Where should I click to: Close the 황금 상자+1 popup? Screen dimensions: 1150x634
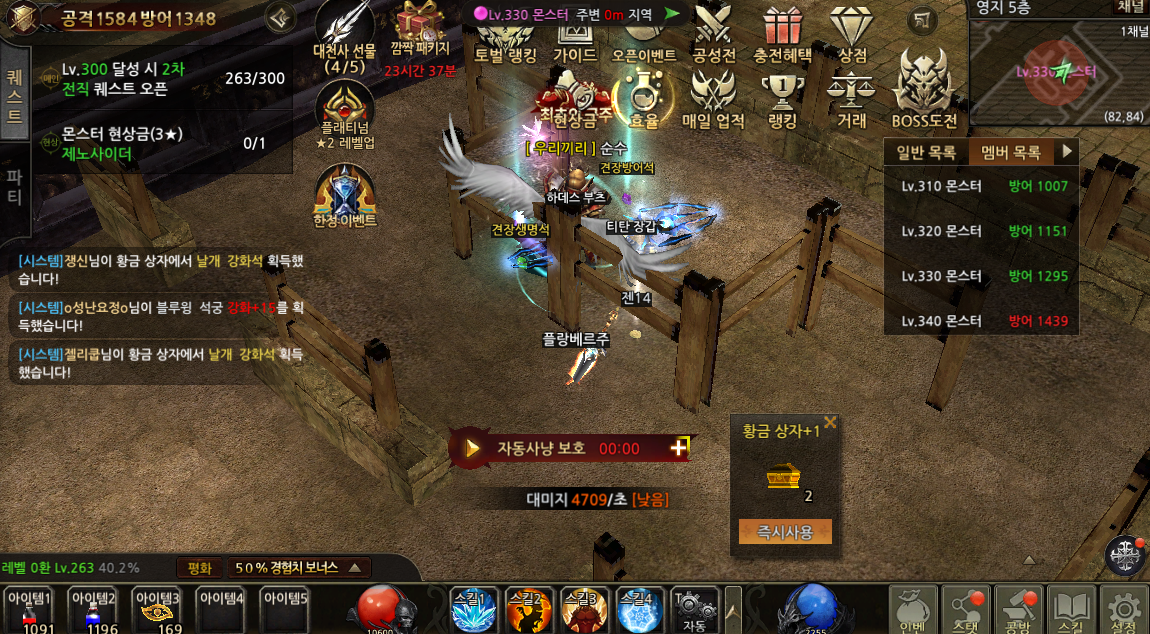click(x=830, y=424)
